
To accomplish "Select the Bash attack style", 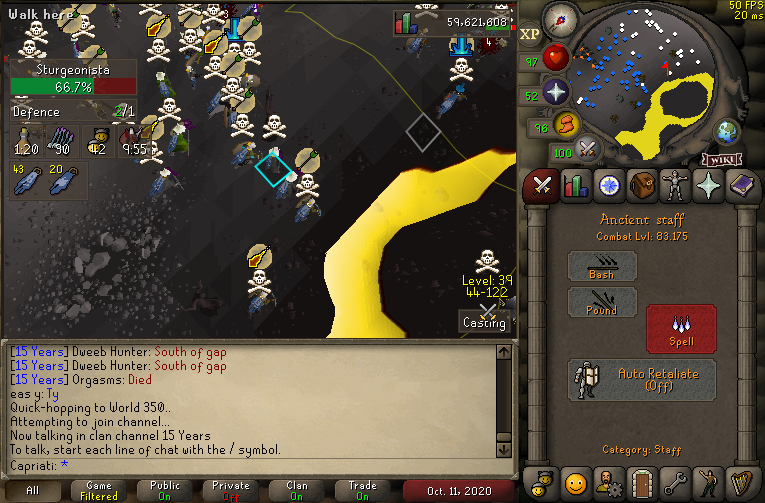I will coord(602,266).
